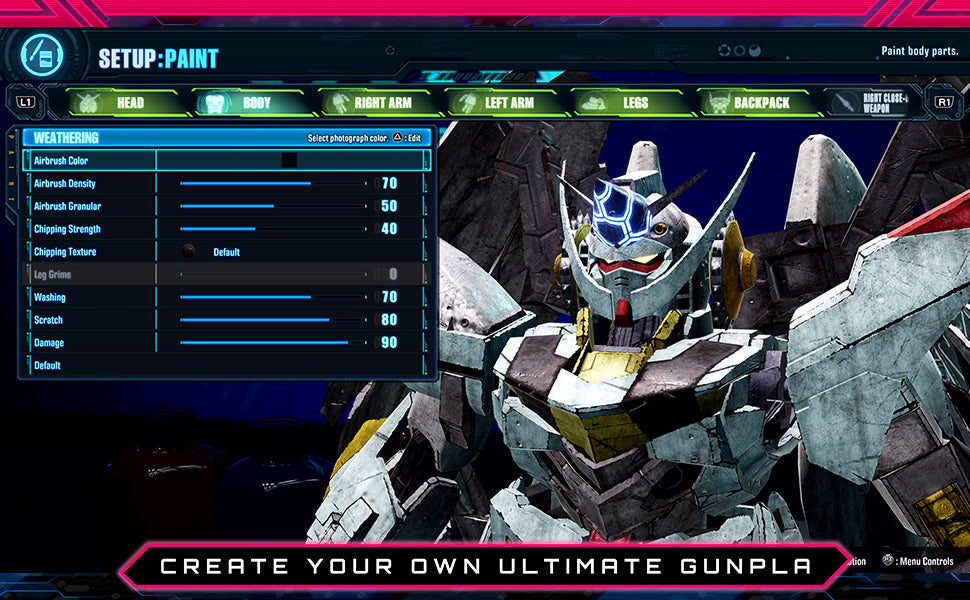Viewport: 970px width, 600px height.
Task: Adjust the Washing slider
Action: point(273,297)
